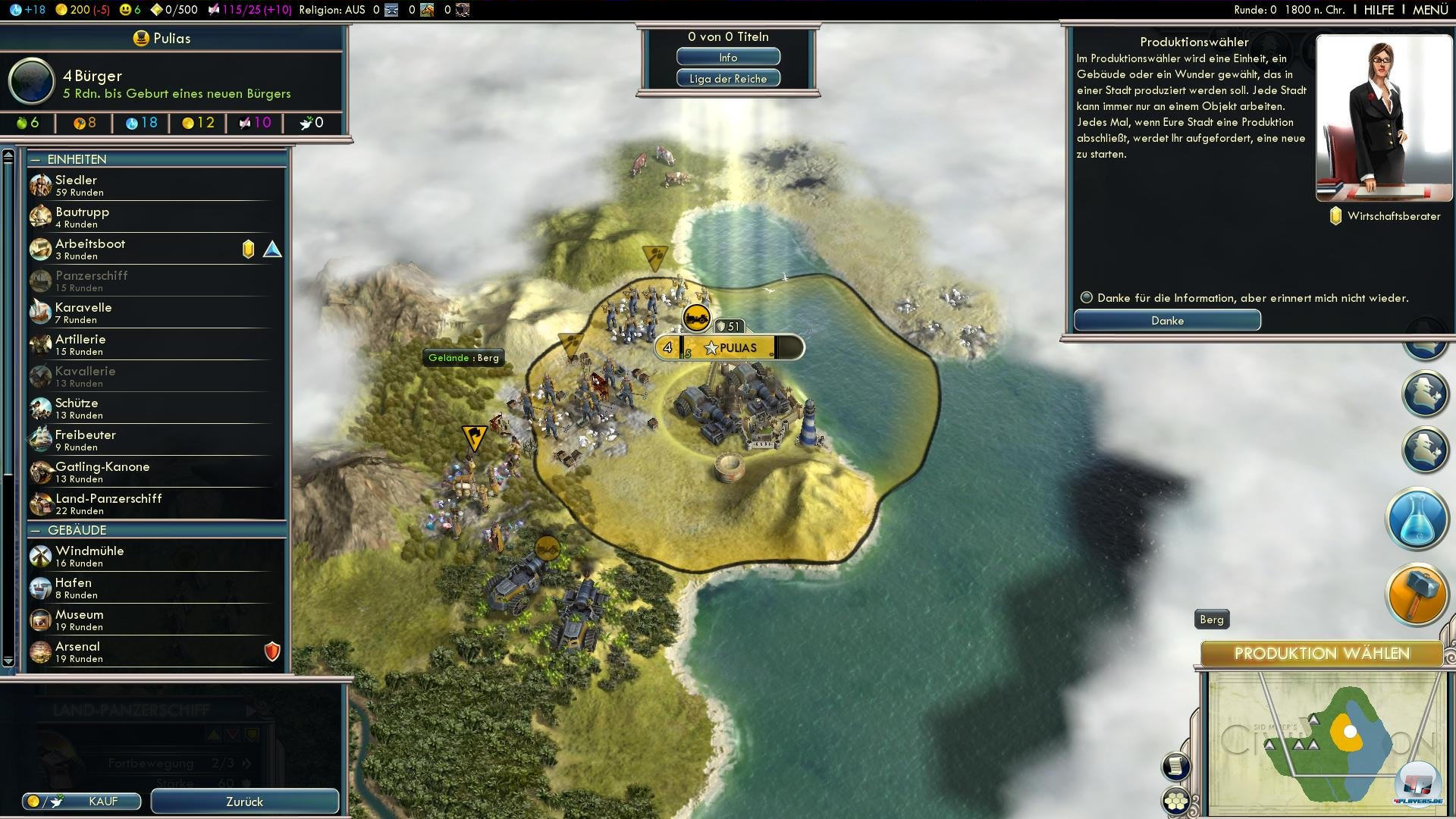Open the Info button under Titeln
This screenshot has width=1456, height=819.
728,58
